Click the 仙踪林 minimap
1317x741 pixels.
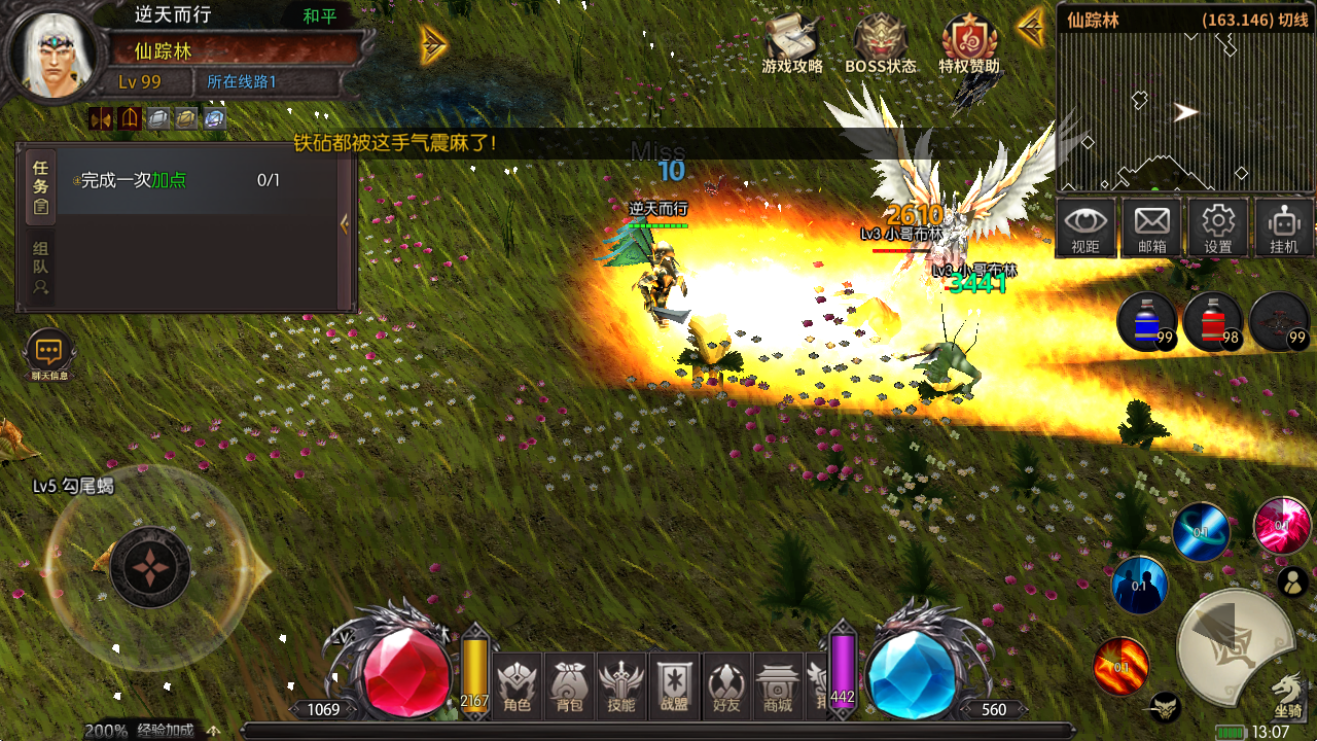tap(1185, 112)
